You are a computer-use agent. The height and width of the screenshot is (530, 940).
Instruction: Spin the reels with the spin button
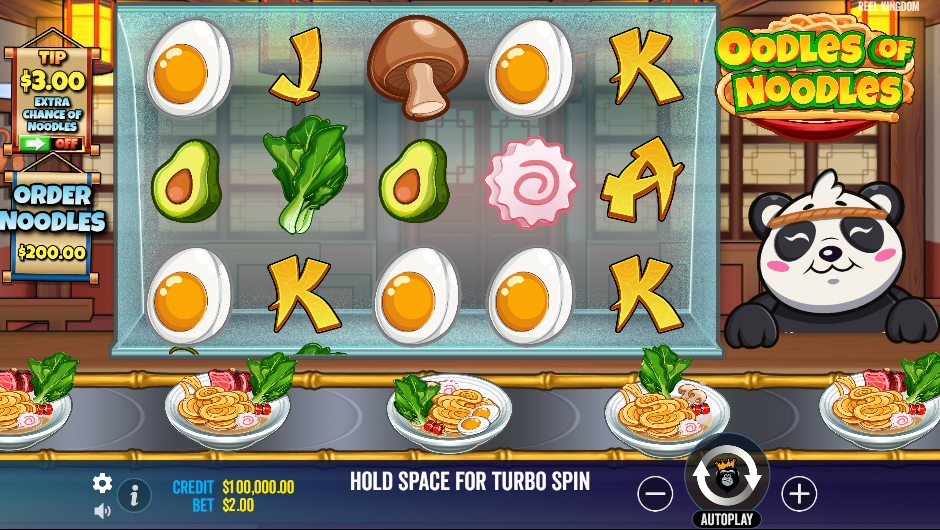pos(727,477)
